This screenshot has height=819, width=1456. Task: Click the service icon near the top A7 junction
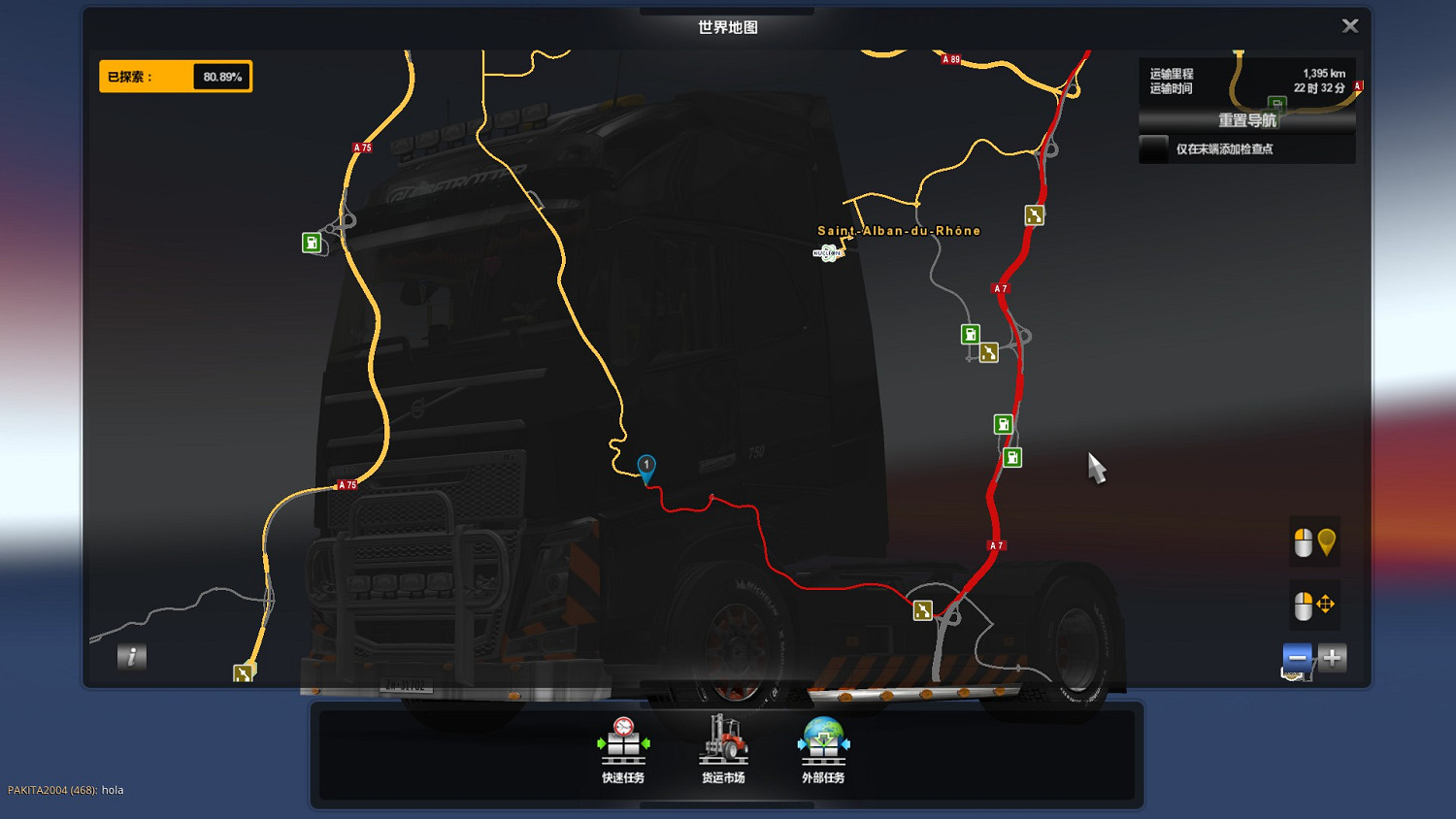1033,214
